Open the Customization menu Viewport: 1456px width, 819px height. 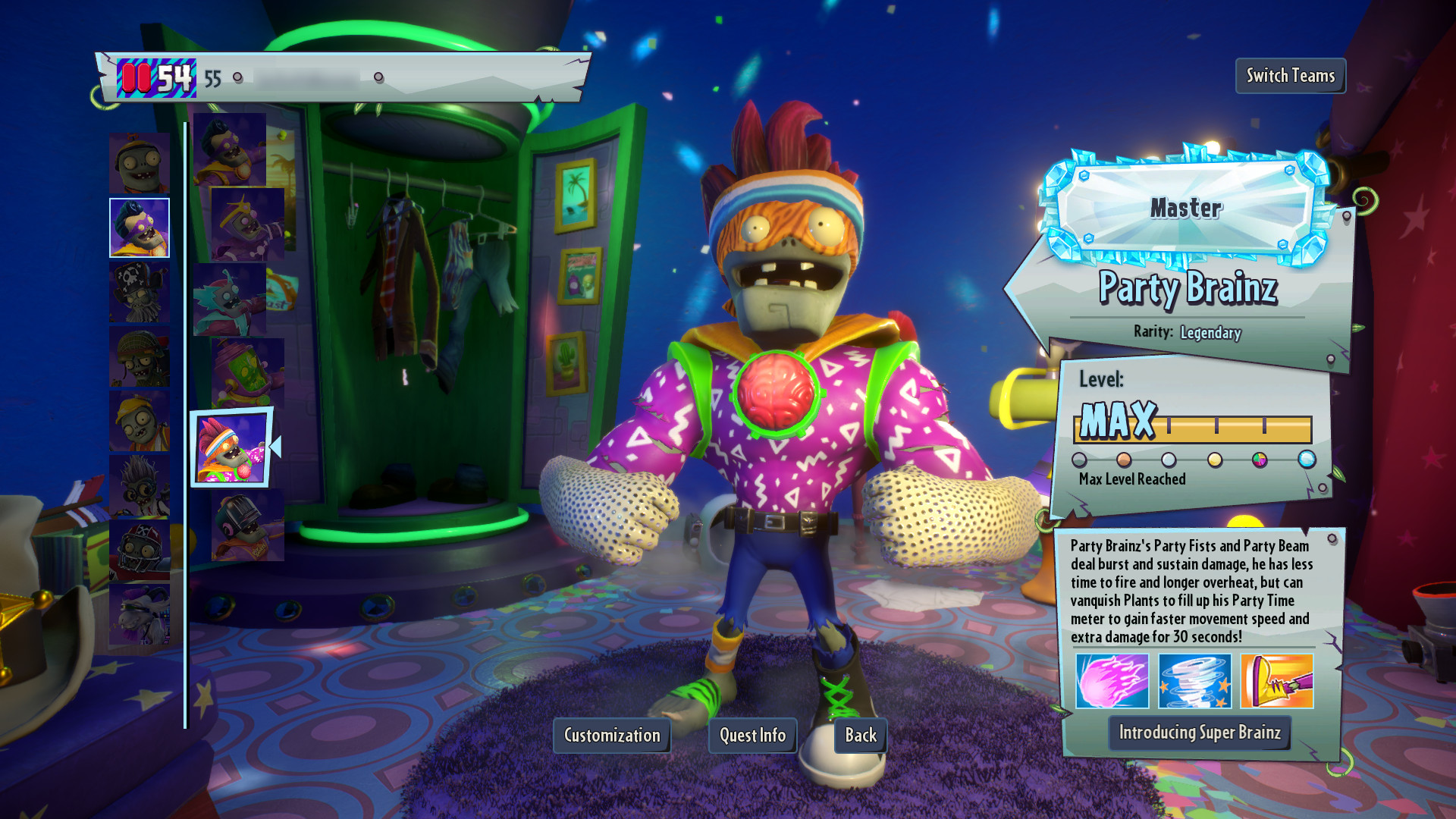pyautogui.click(x=611, y=735)
